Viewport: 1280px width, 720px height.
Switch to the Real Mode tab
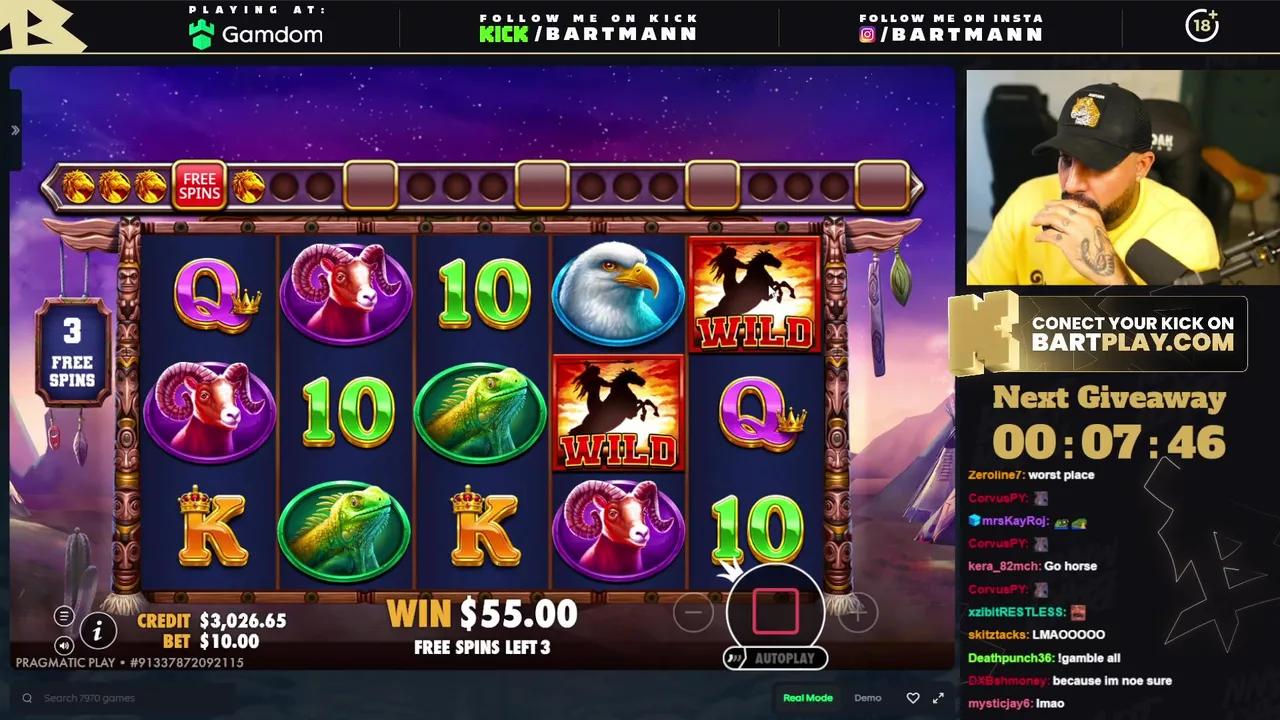coord(808,697)
